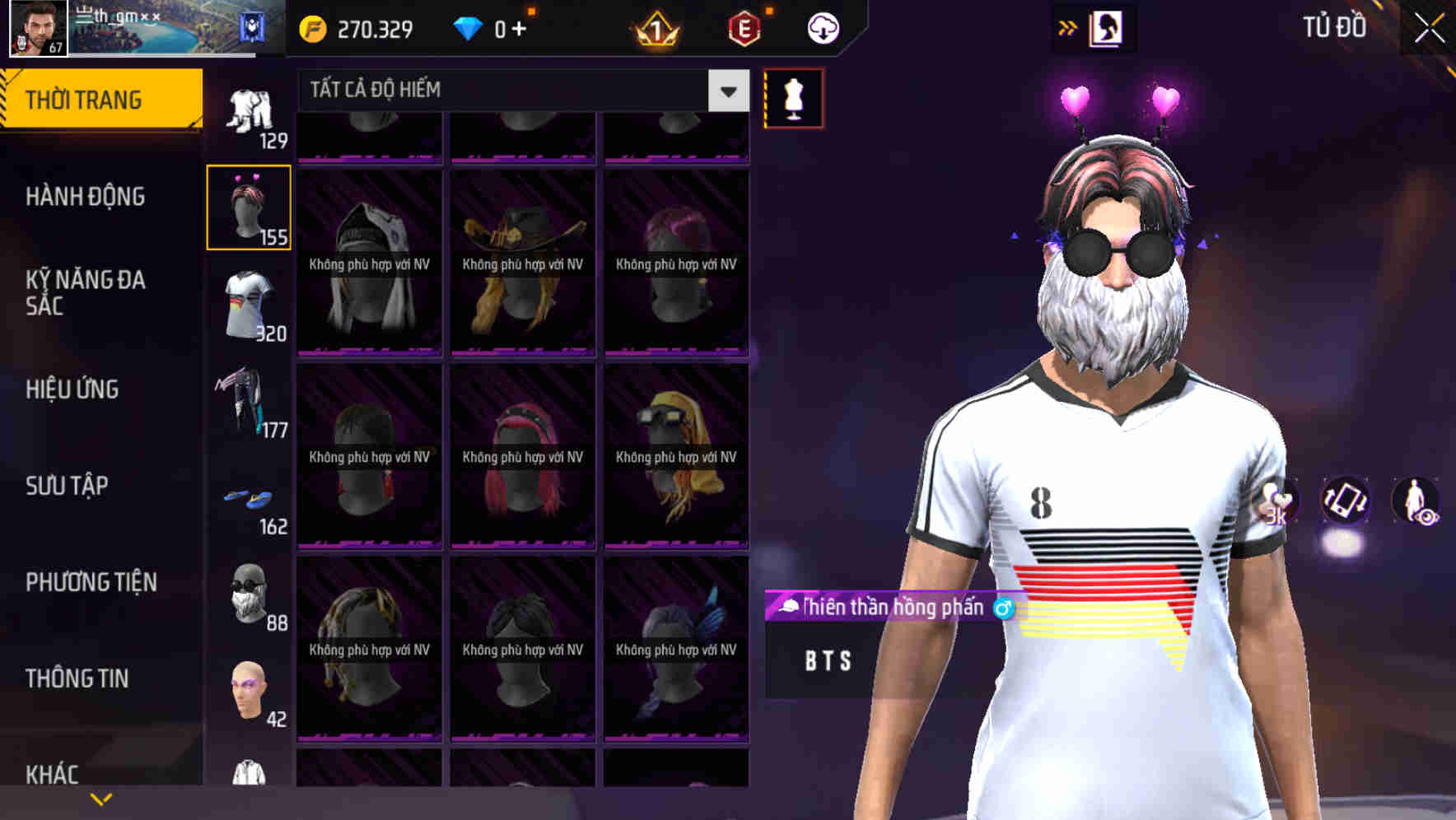This screenshot has height=820, width=1456.
Task: Toggle off the equipped heart-antenna hair item
Action: 250,207
